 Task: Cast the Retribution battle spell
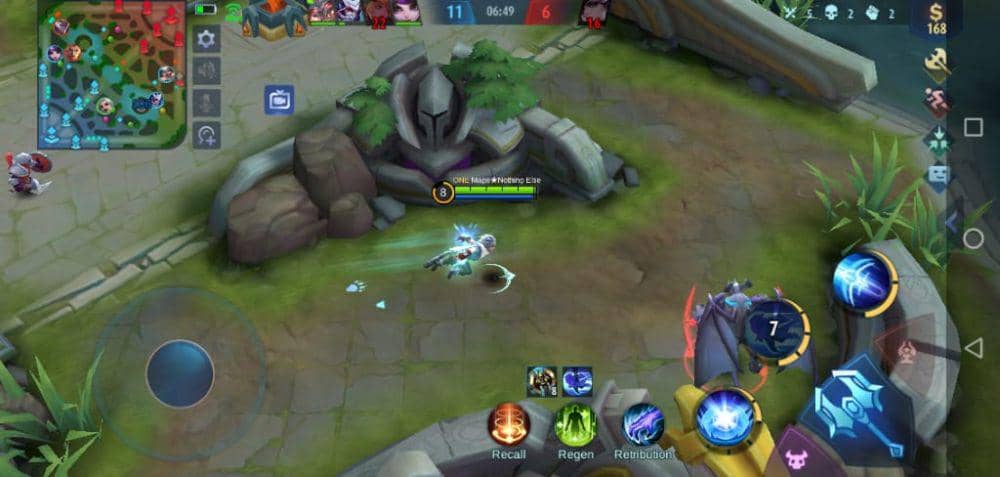coord(643,424)
